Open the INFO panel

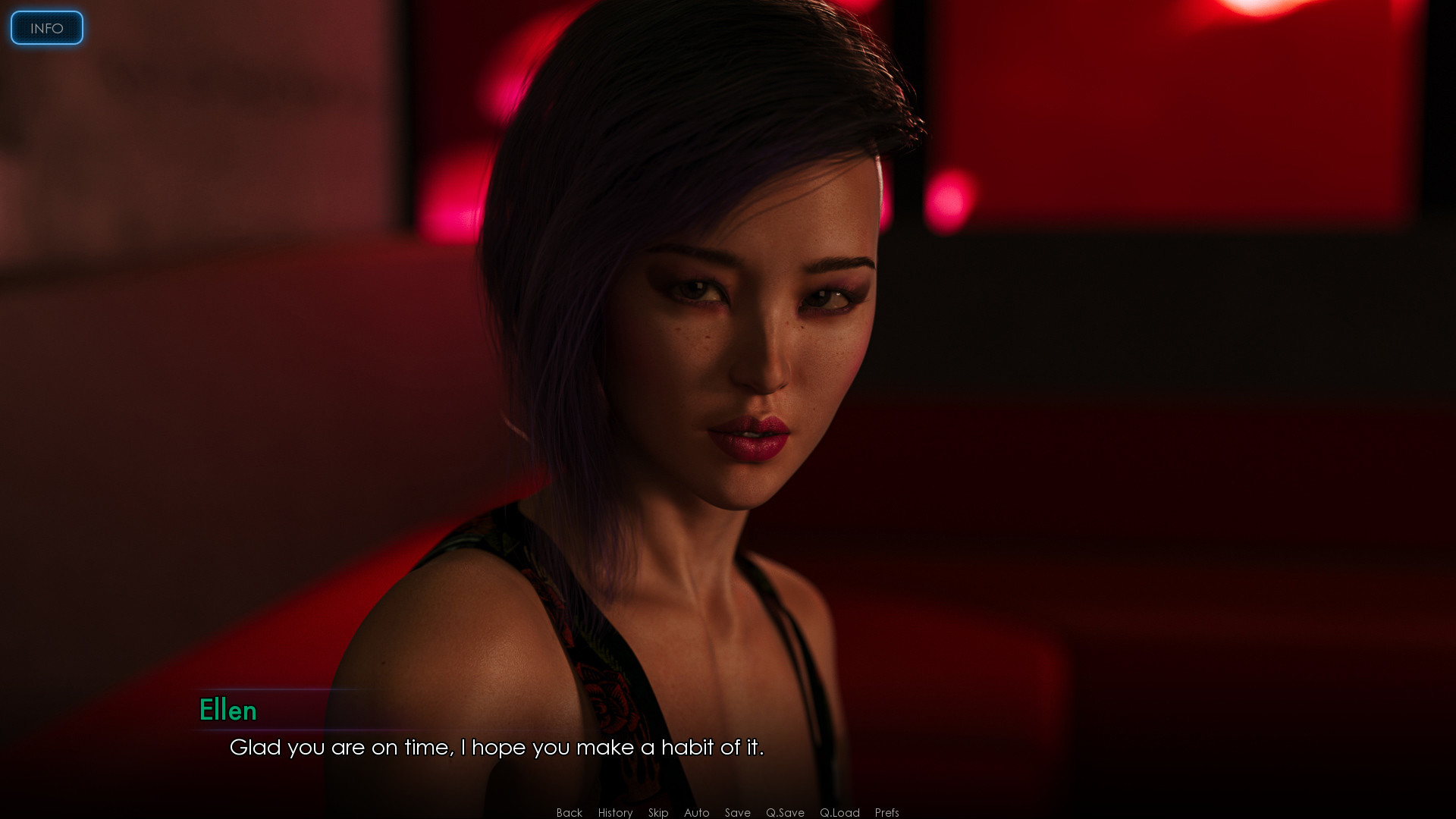pos(46,28)
